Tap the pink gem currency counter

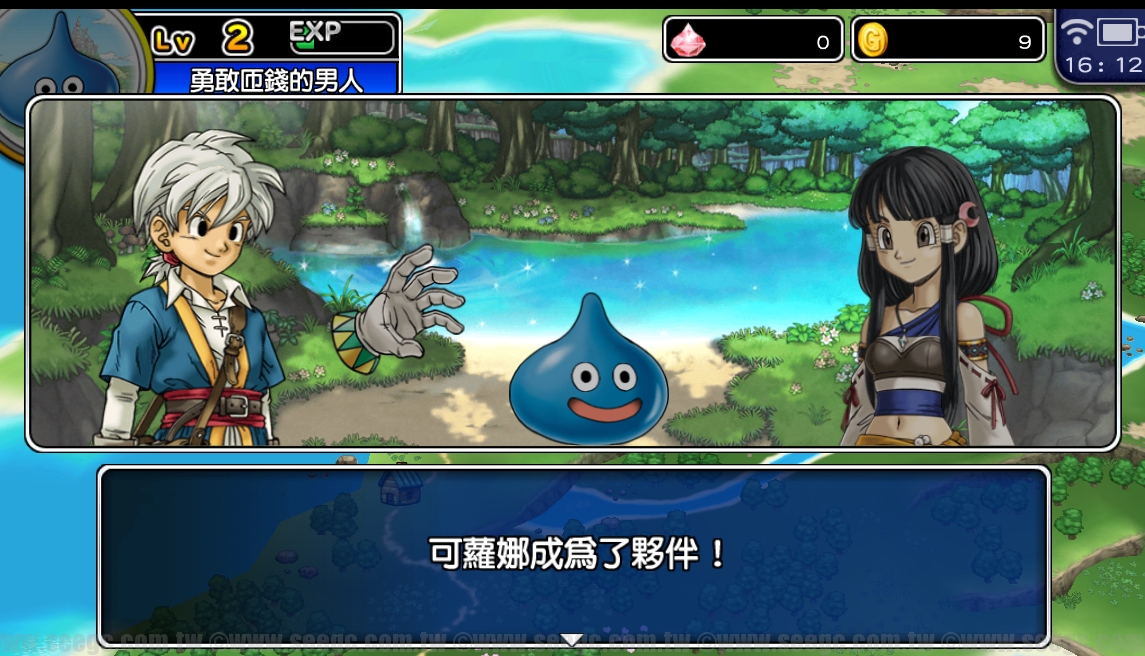pos(753,40)
